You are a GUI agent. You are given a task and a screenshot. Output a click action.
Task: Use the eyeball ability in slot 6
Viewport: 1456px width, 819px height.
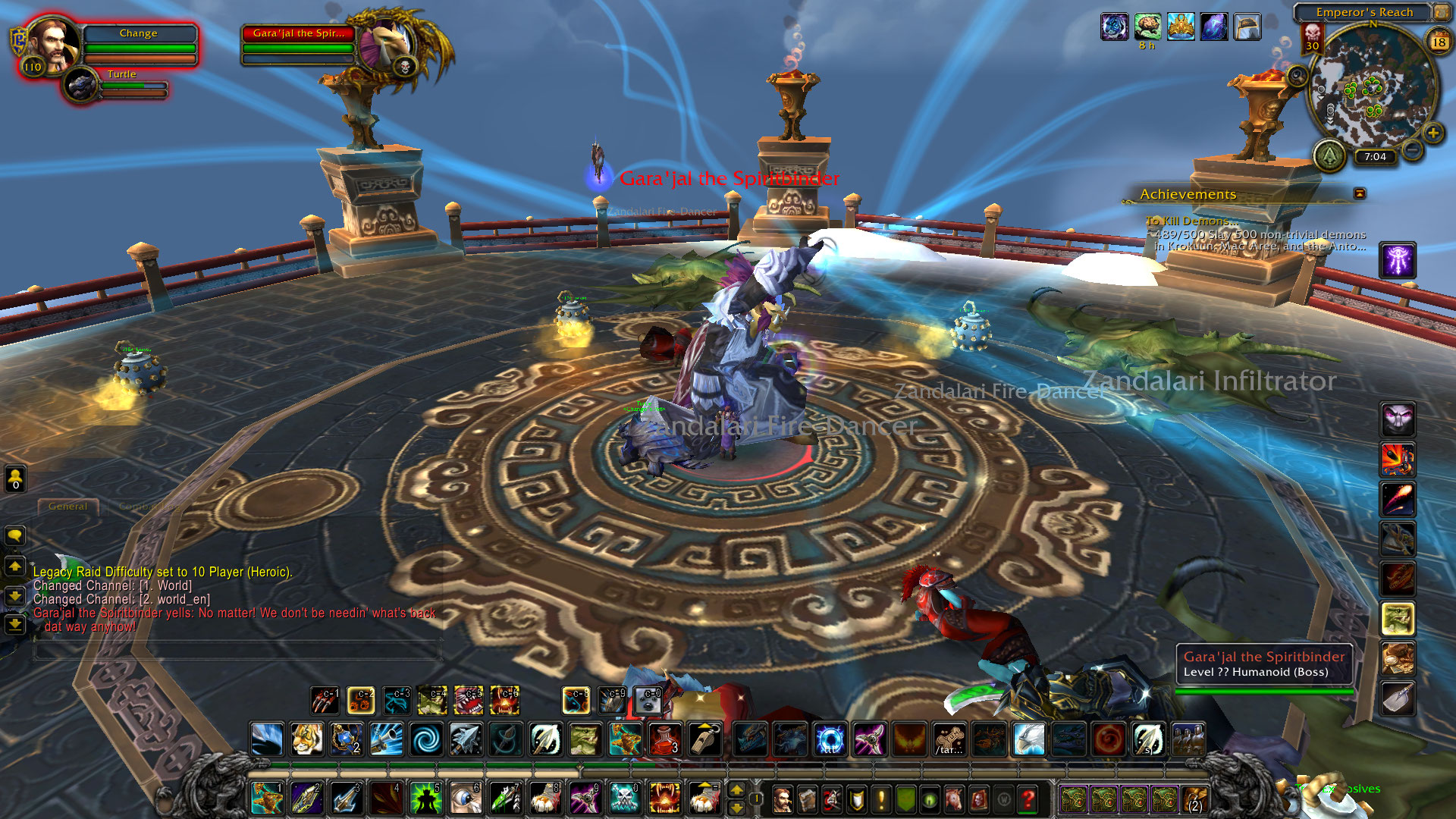pos(465,799)
